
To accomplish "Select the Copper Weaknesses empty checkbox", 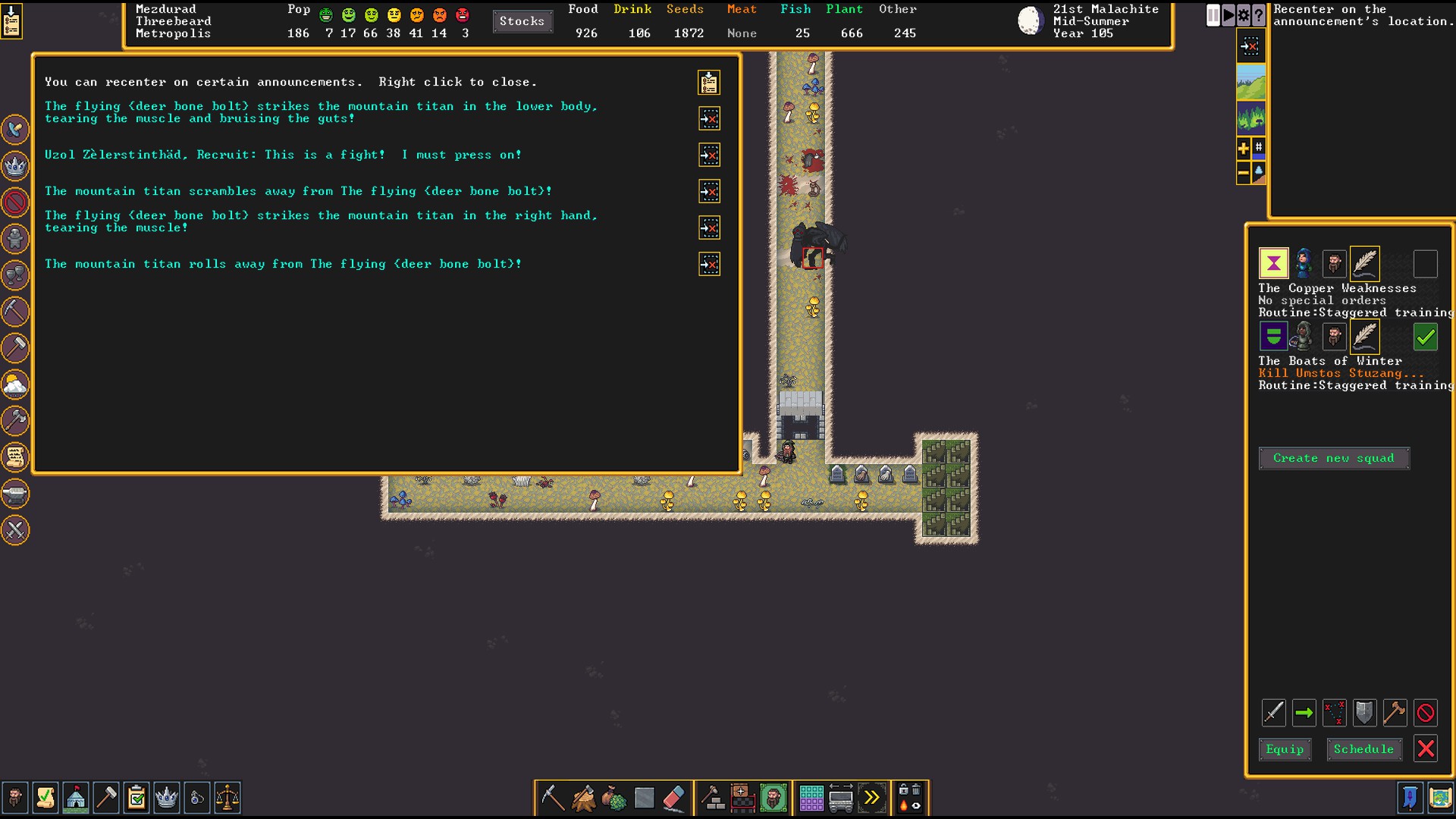I will click(1426, 264).
